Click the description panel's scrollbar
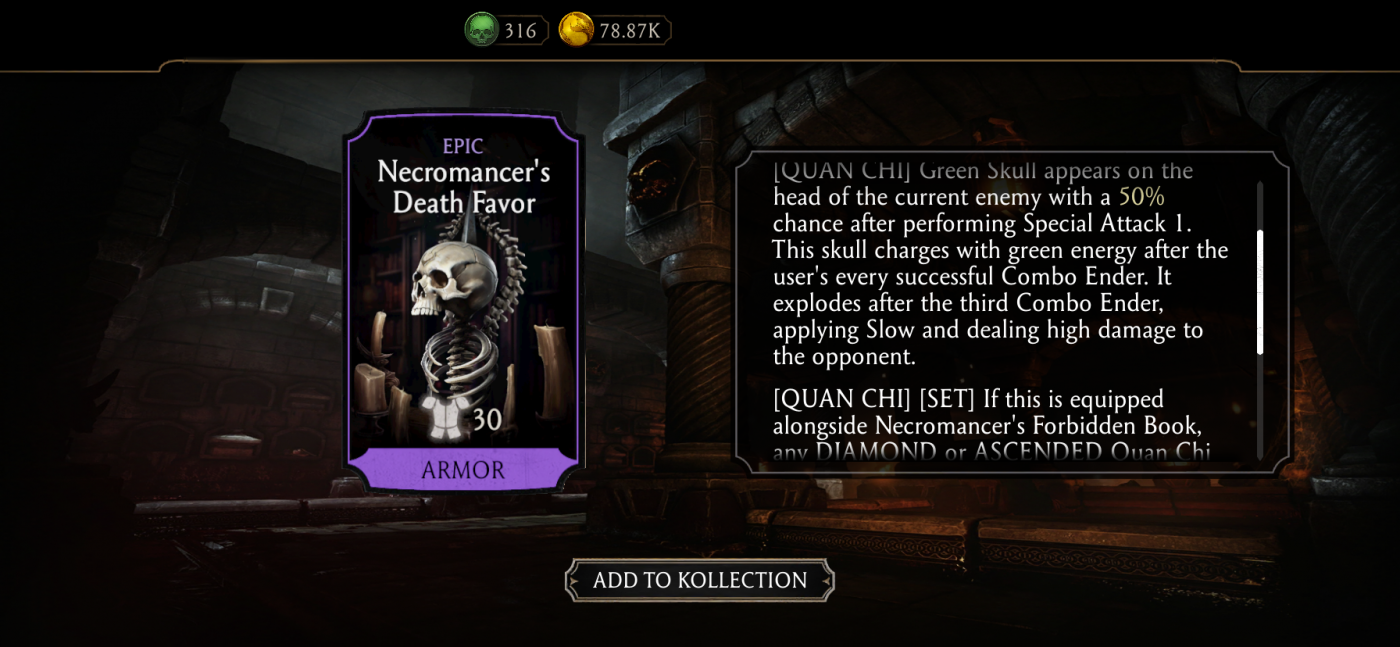This screenshot has height=647, width=1400. tap(1260, 292)
